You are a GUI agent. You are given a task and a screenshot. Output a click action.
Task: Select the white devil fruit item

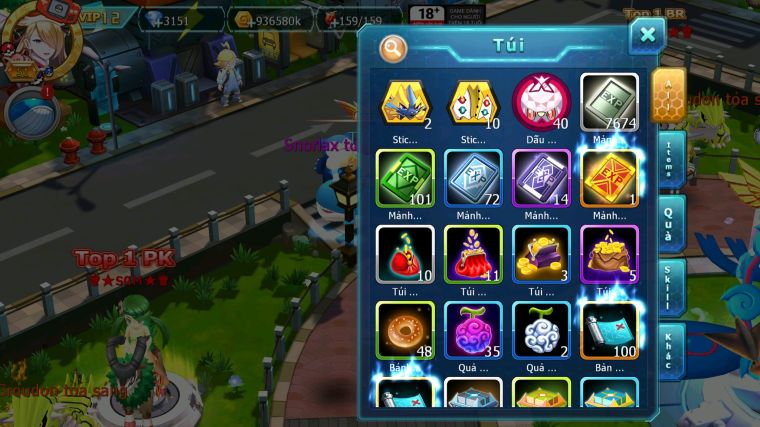click(541, 329)
